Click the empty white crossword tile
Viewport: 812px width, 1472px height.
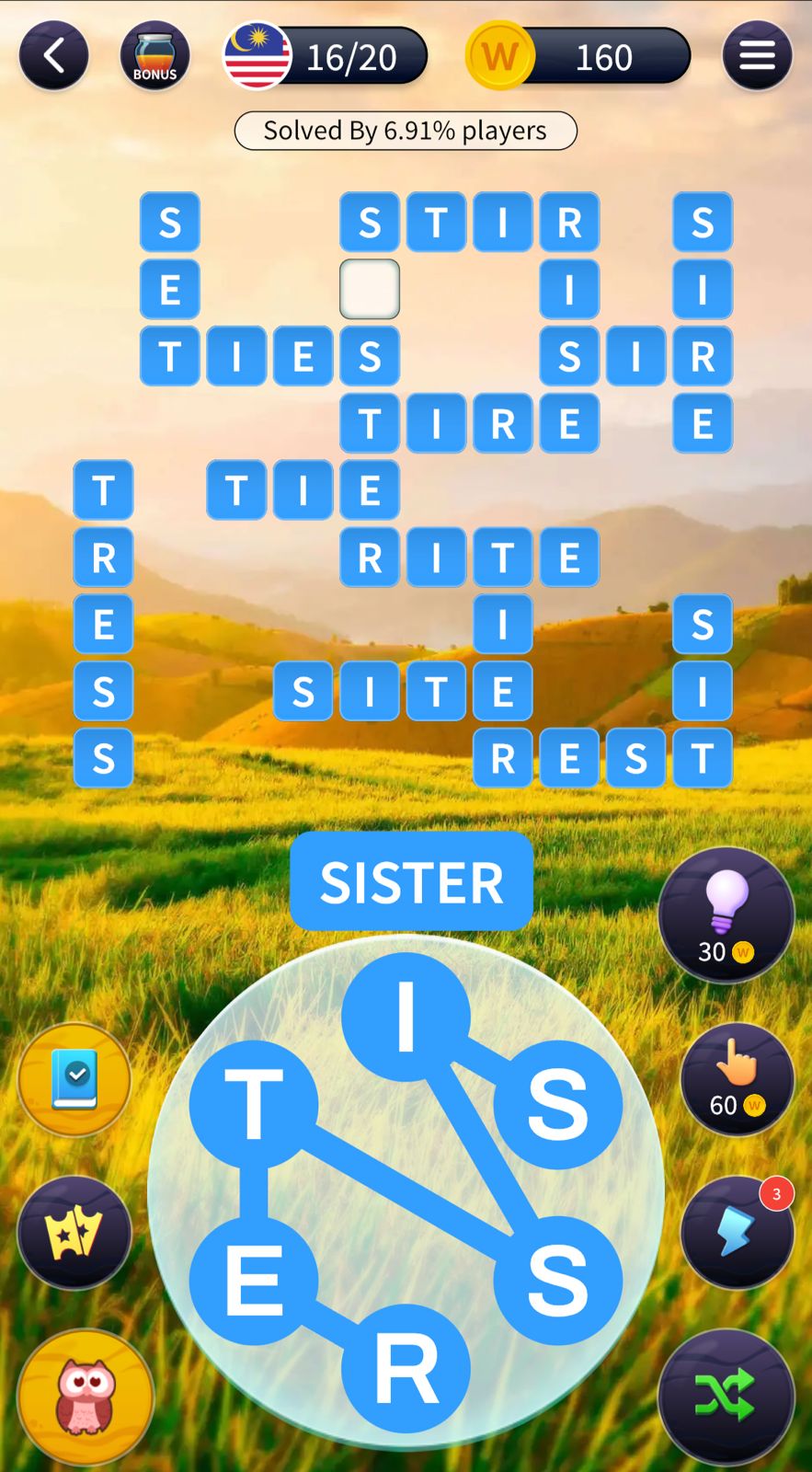coord(370,289)
